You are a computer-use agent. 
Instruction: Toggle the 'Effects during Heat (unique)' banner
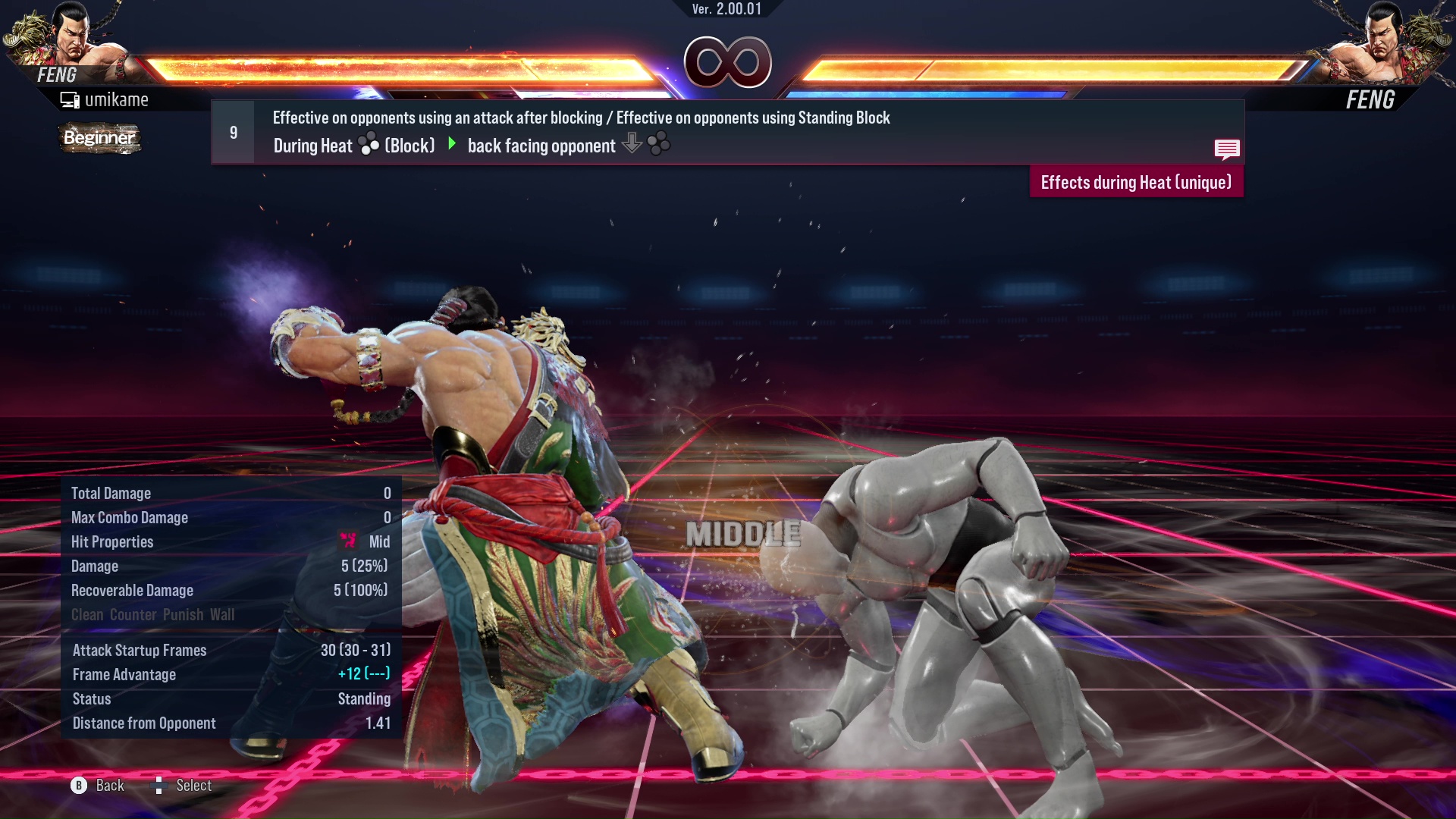(x=1135, y=182)
